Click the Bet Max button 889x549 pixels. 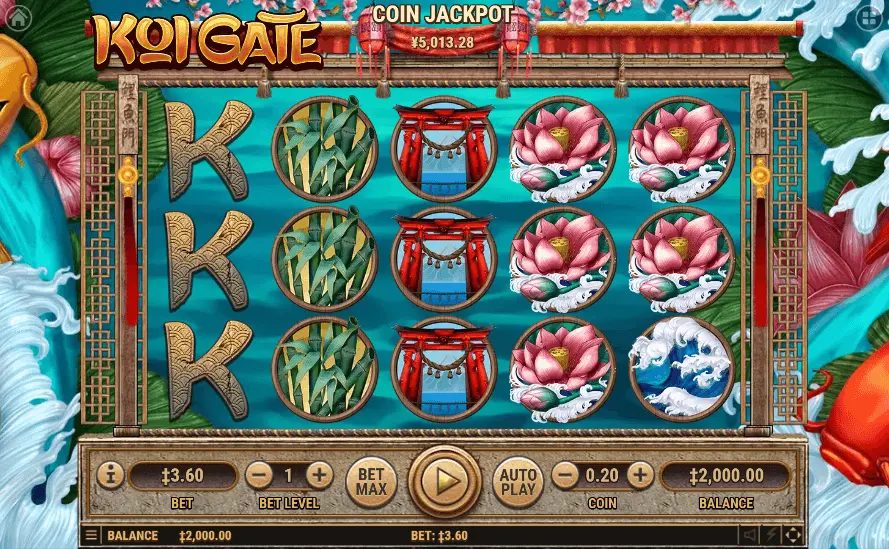tap(371, 482)
